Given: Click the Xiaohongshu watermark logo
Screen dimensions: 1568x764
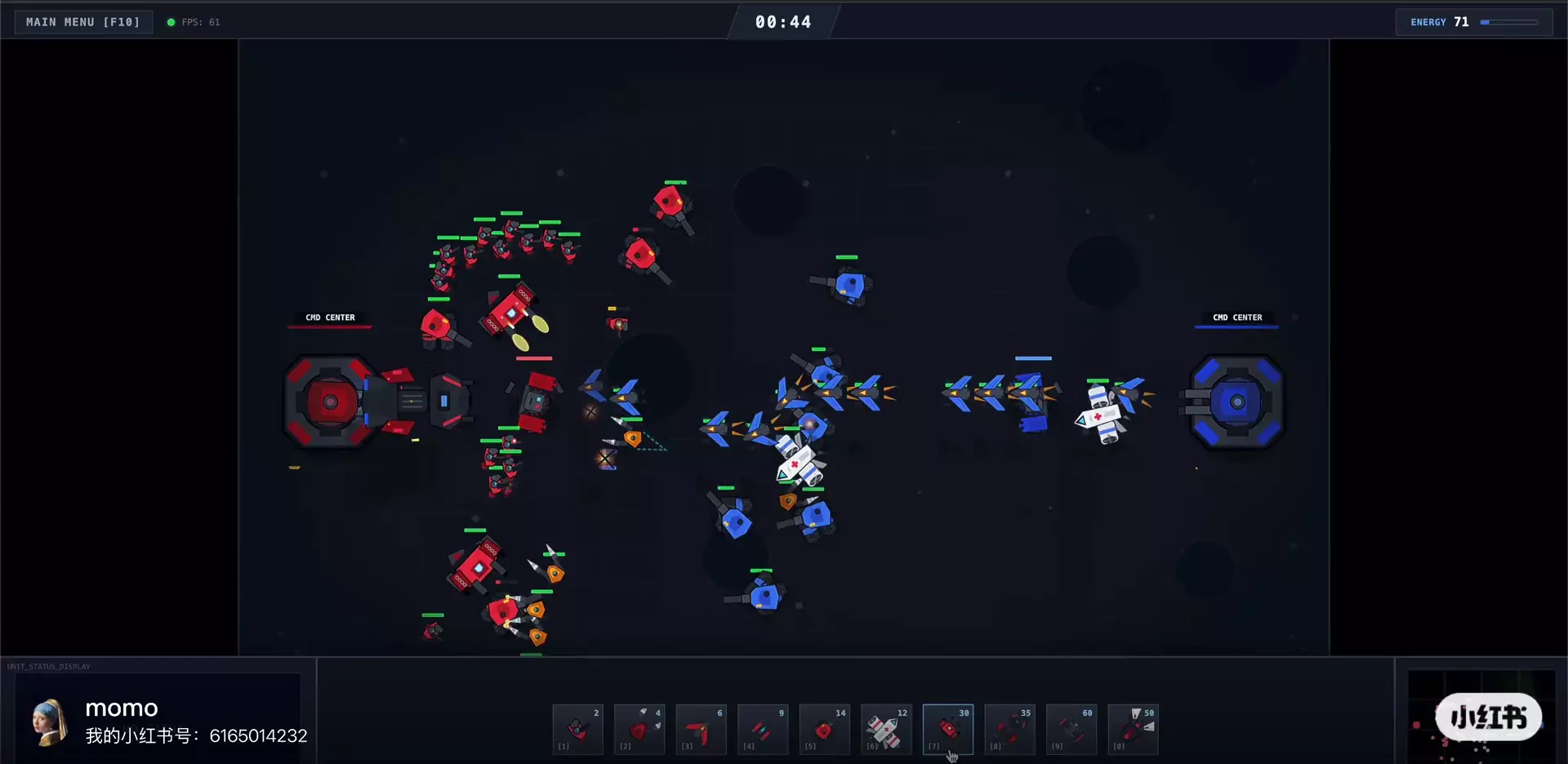Looking at the screenshot, I should point(1488,717).
